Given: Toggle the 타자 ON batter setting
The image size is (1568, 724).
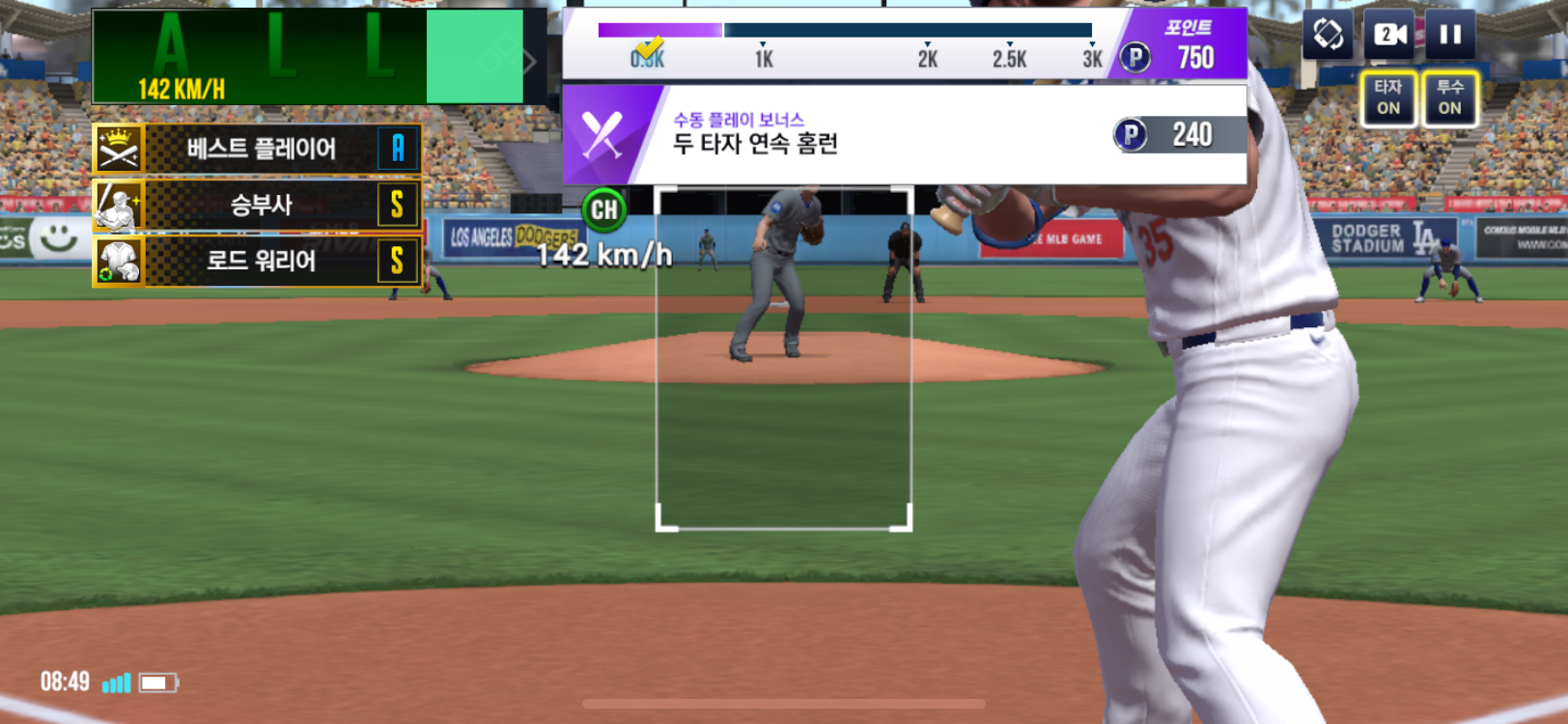Looking at the screenshot, I should (x=1388, y=97).
